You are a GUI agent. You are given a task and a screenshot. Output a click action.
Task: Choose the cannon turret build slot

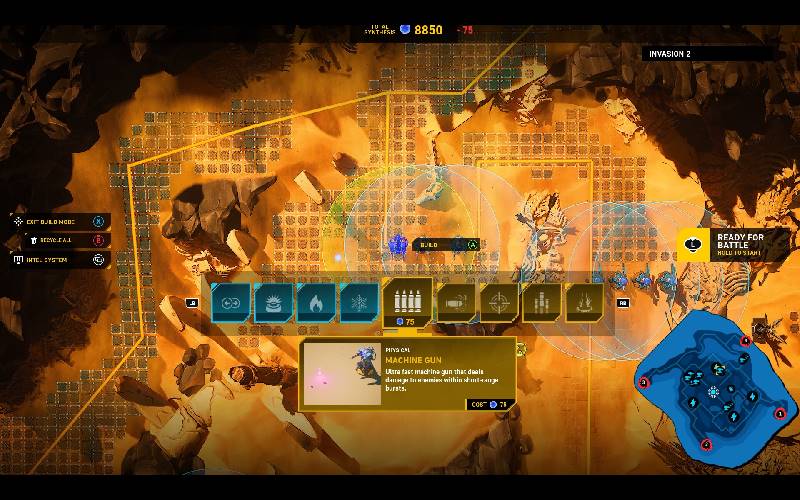455,302
